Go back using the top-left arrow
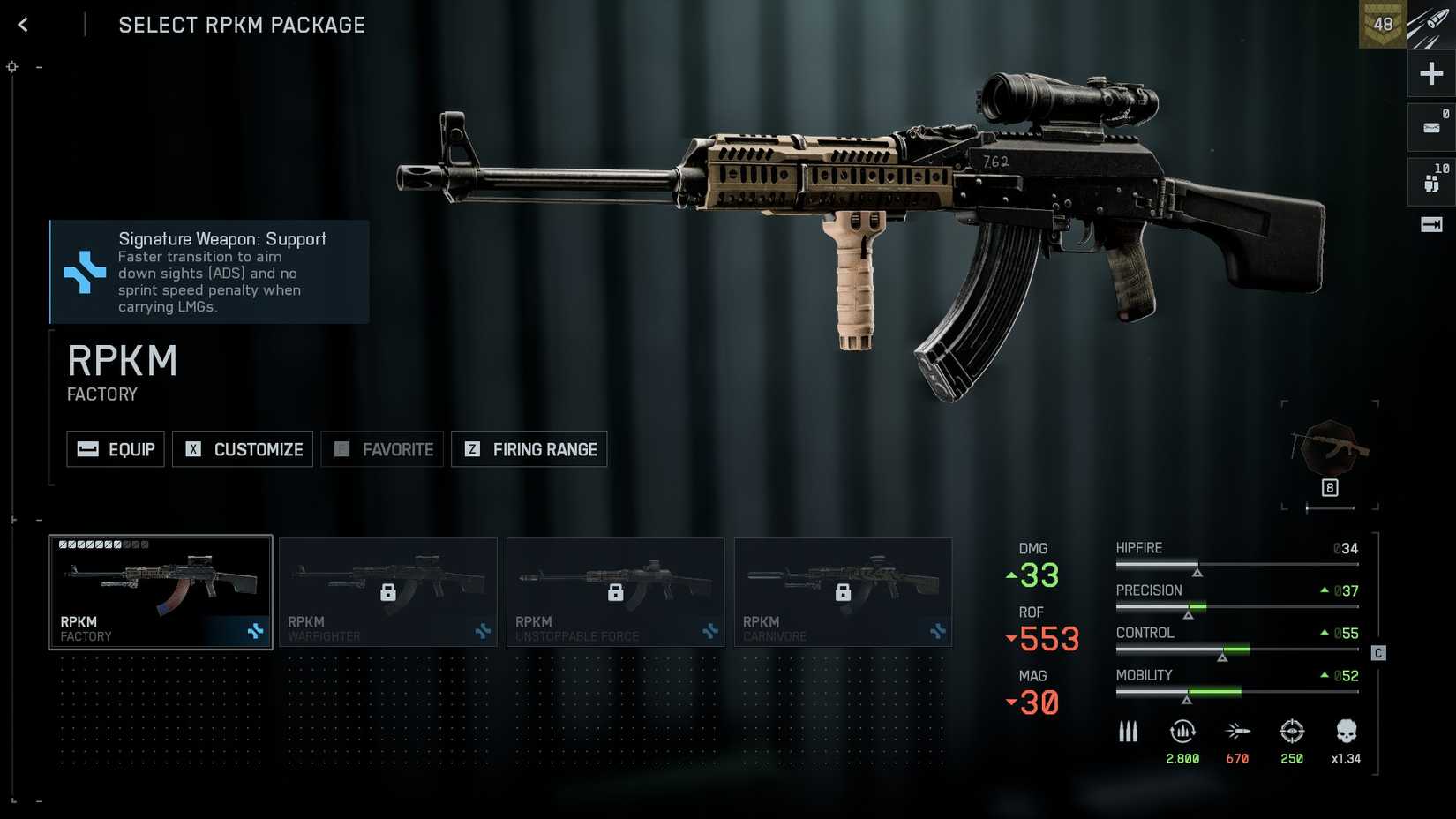This screenshot has height=819, width=1456. pos(21,24)
